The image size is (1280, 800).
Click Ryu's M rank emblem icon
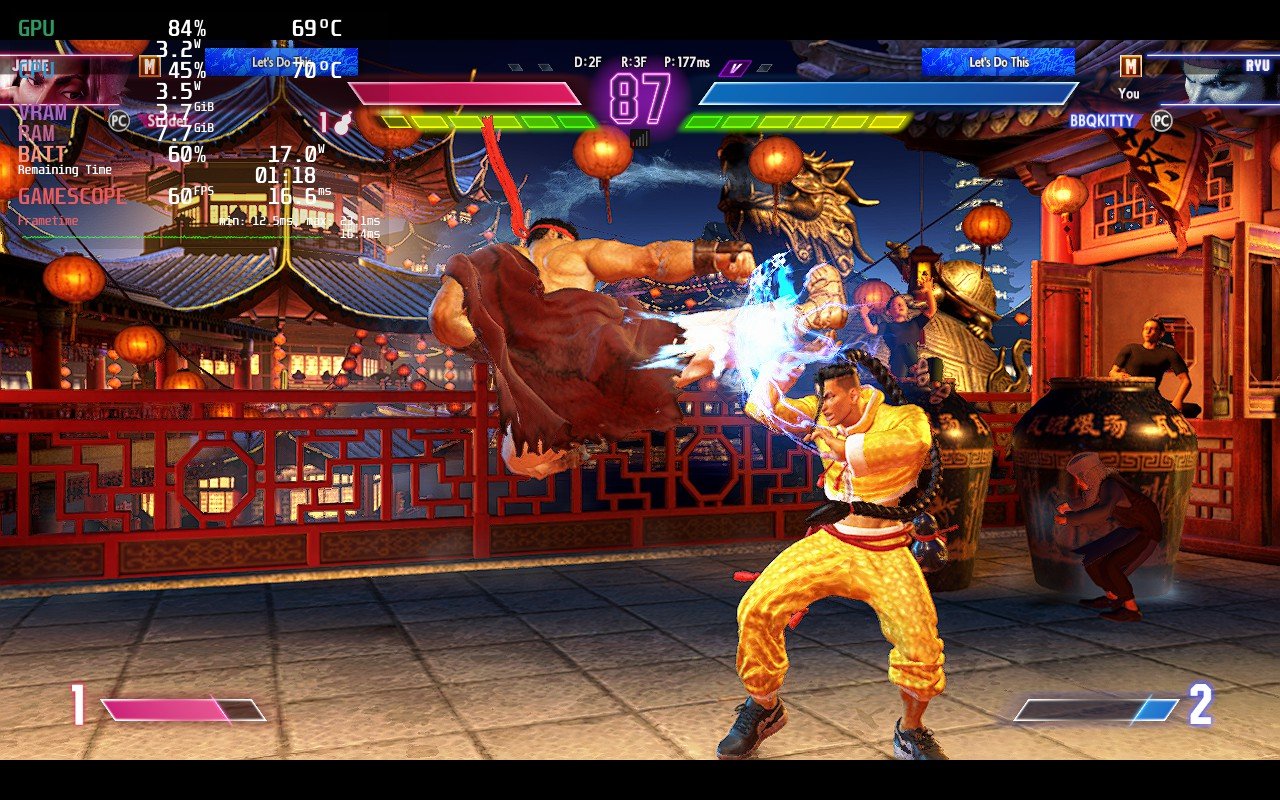pos(1133,66)
